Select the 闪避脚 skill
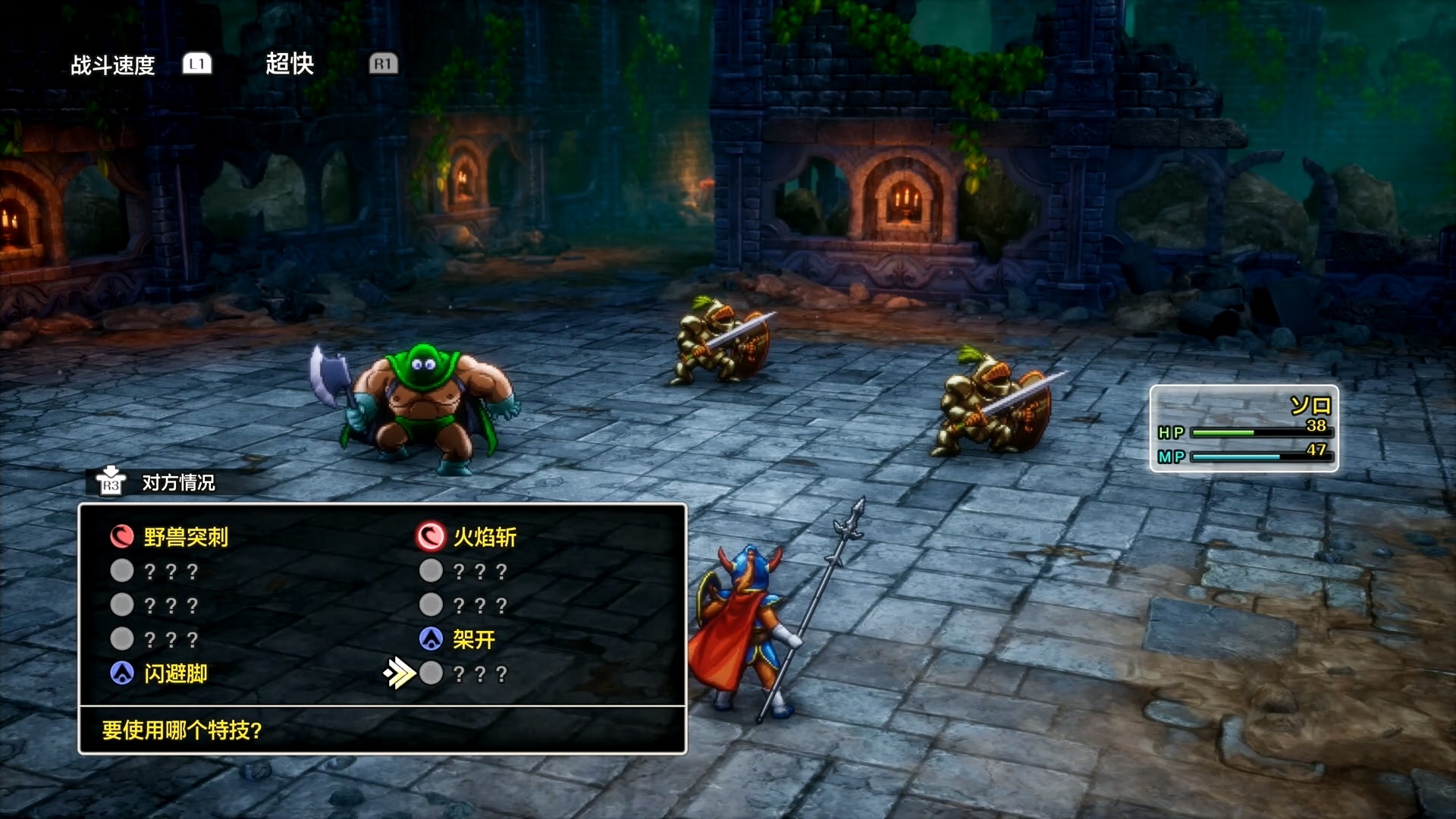Viewport: 1456px width, 819px height. [x=175, y=673]
